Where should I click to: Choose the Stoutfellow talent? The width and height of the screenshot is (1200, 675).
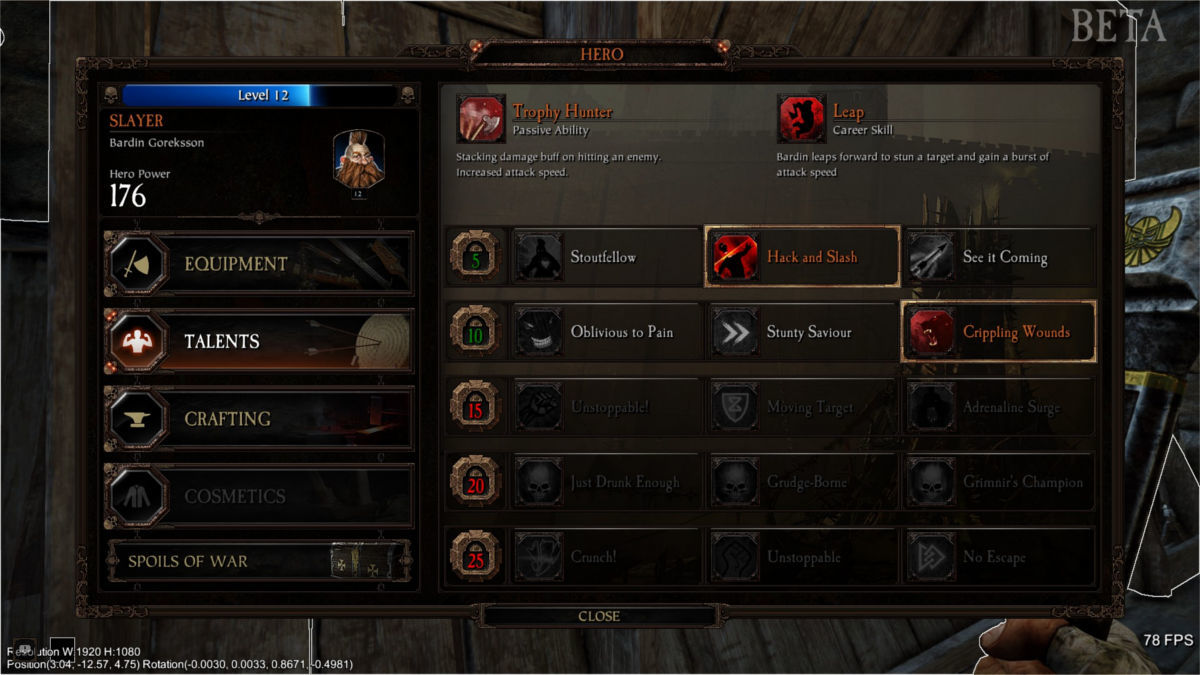point(606,257)
